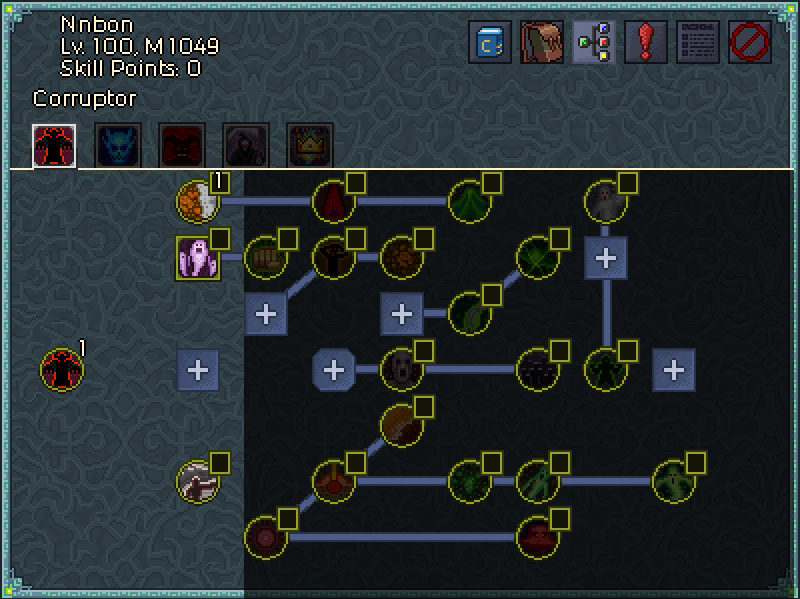The width and height of the screenshot is (800, 599).
Task: Select the red cloak skill node
Action: (x=333, y=201)
